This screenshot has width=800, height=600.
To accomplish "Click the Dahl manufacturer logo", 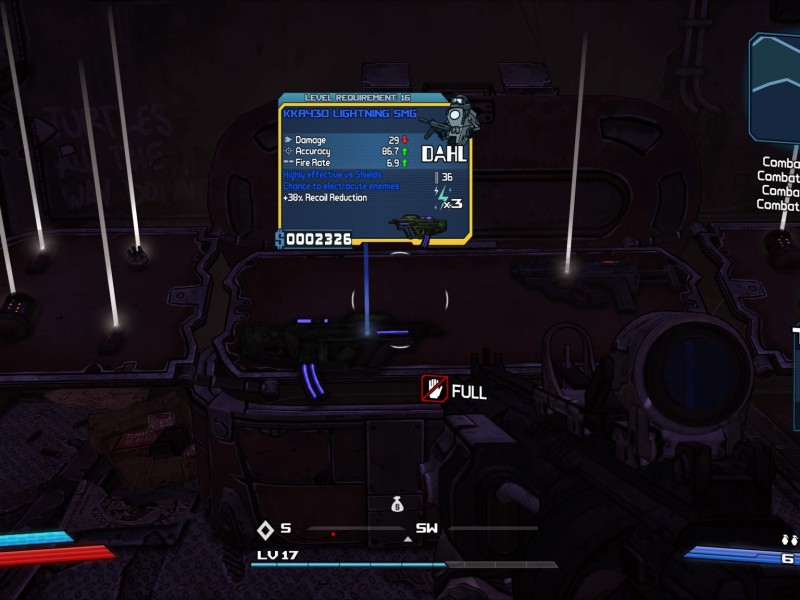I will point(444,154).
